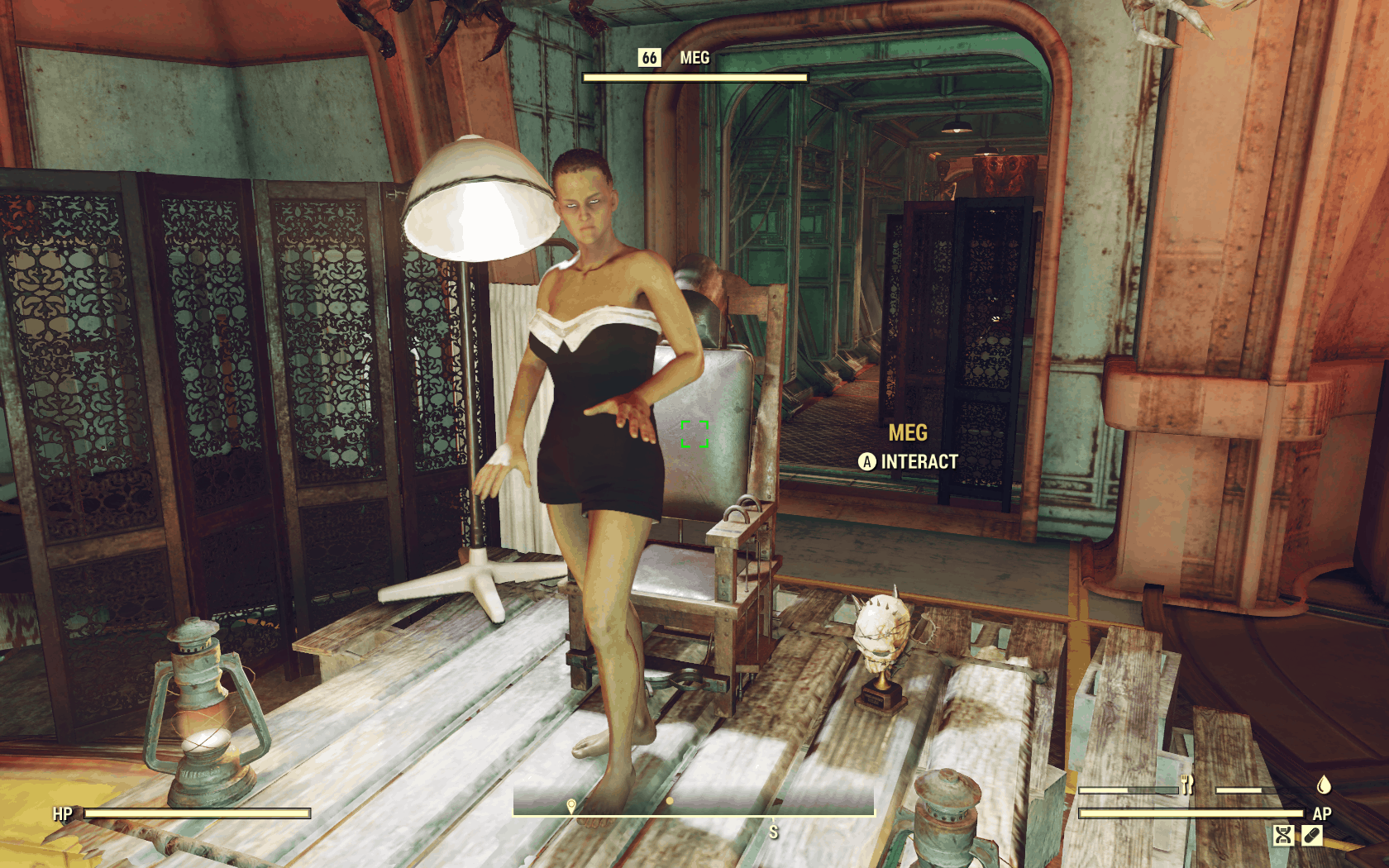Click the water drop thirst icon
1389x868 pixels.
click(1323, 784)
